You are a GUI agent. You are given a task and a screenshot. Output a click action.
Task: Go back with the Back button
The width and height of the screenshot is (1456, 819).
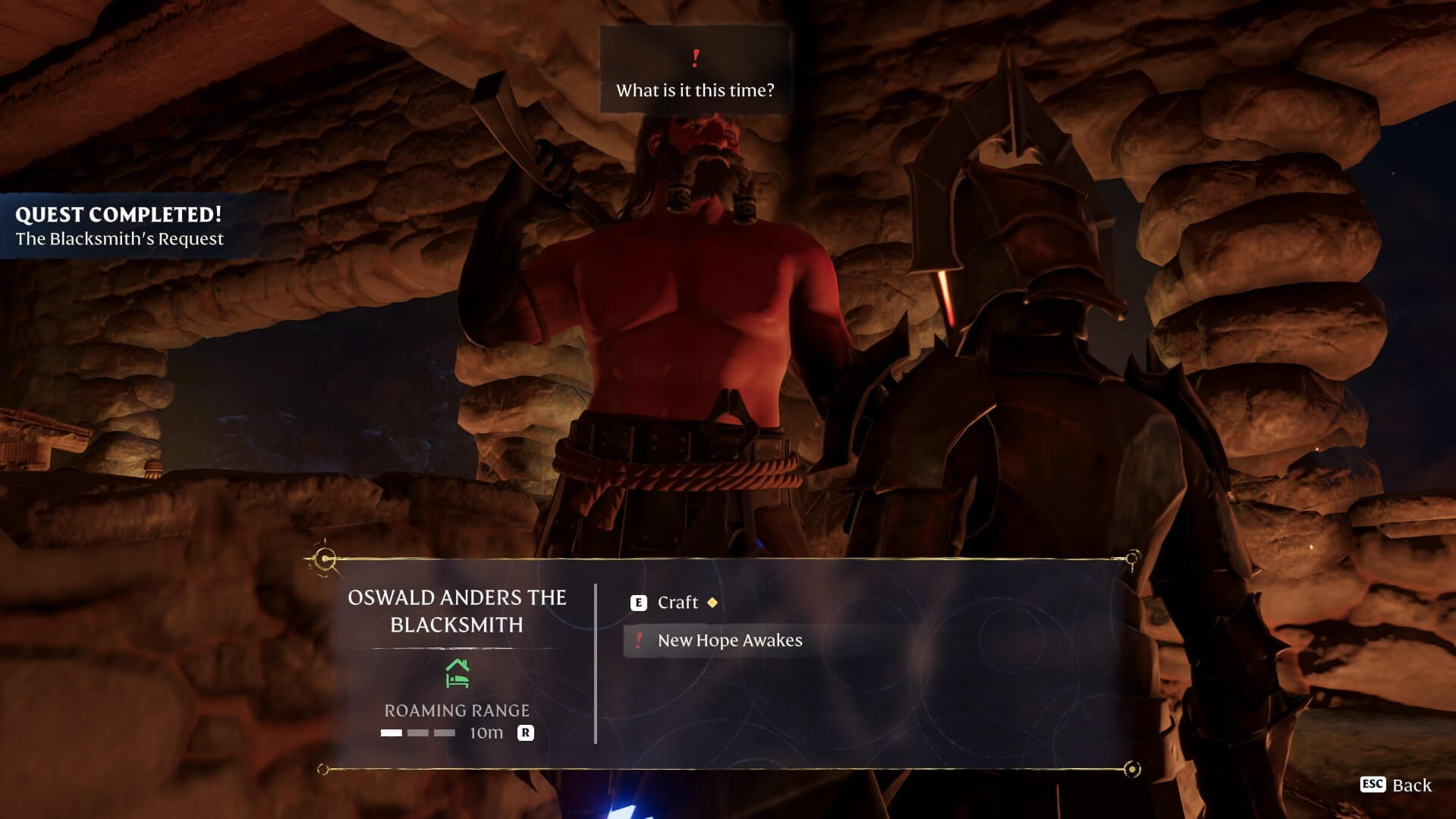pyautogui.click(x=1396, y=785)
